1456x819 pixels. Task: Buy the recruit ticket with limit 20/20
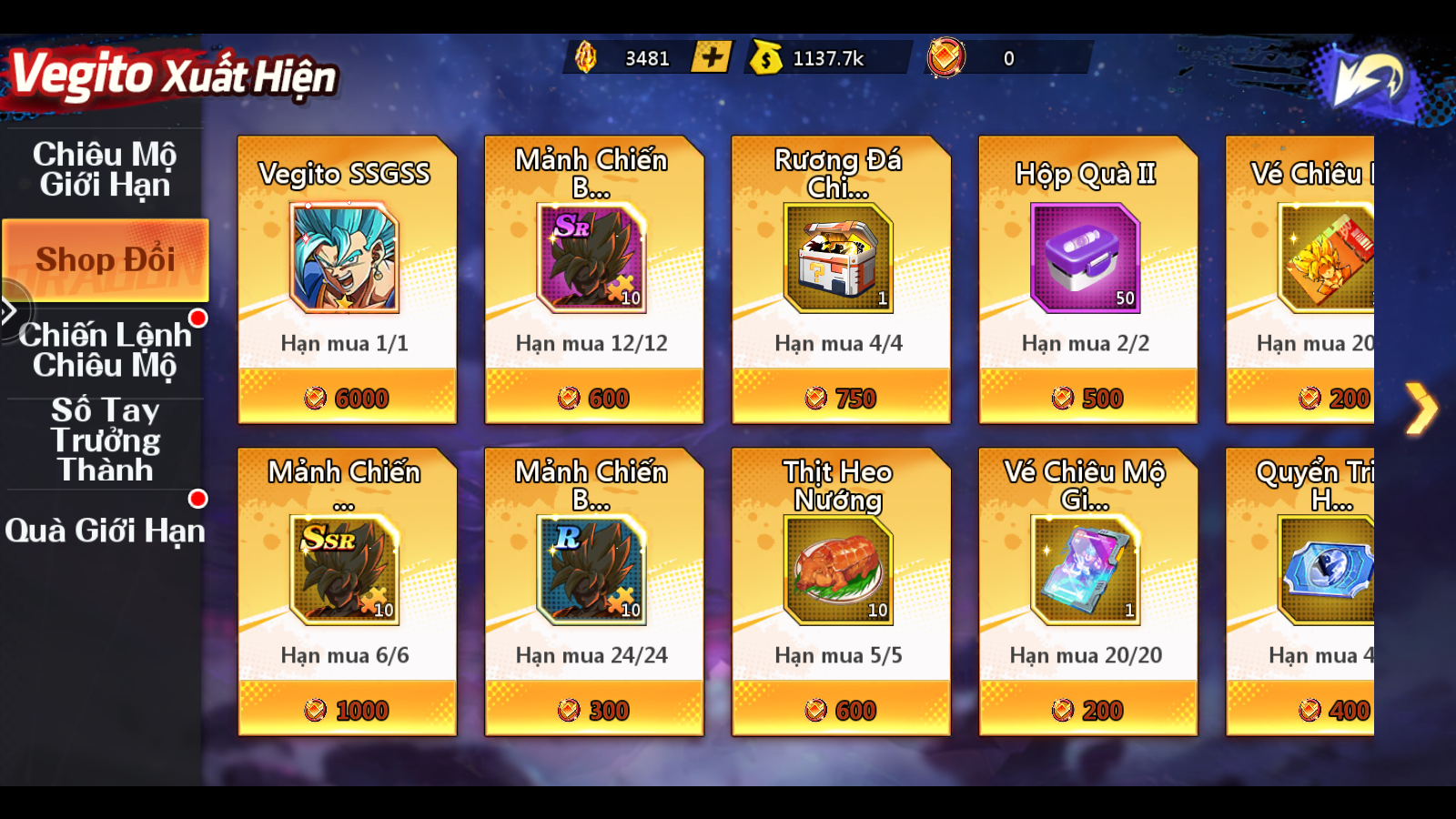tap(1087, 710)
